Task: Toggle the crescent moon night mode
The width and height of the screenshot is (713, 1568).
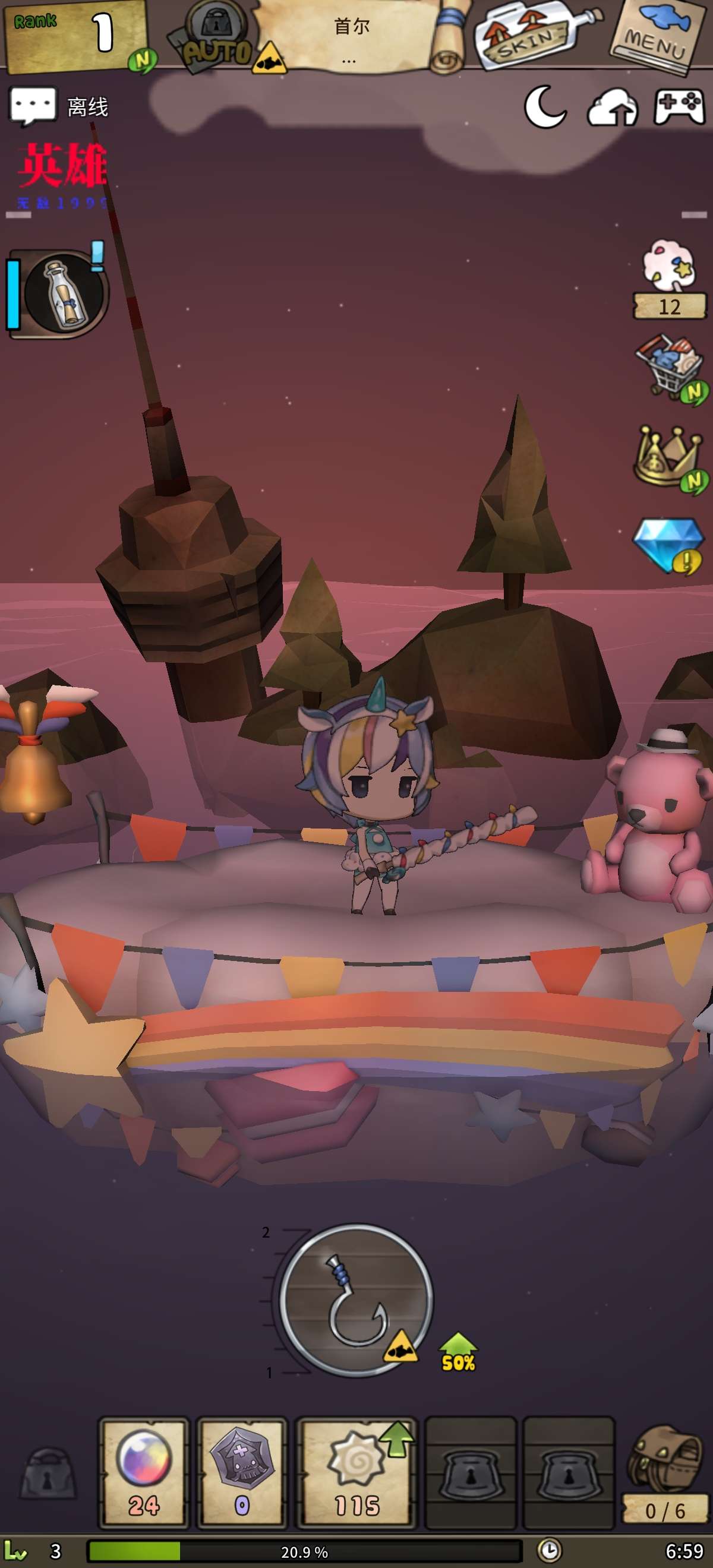Action: pyautogui.click(x=545, y=107)
